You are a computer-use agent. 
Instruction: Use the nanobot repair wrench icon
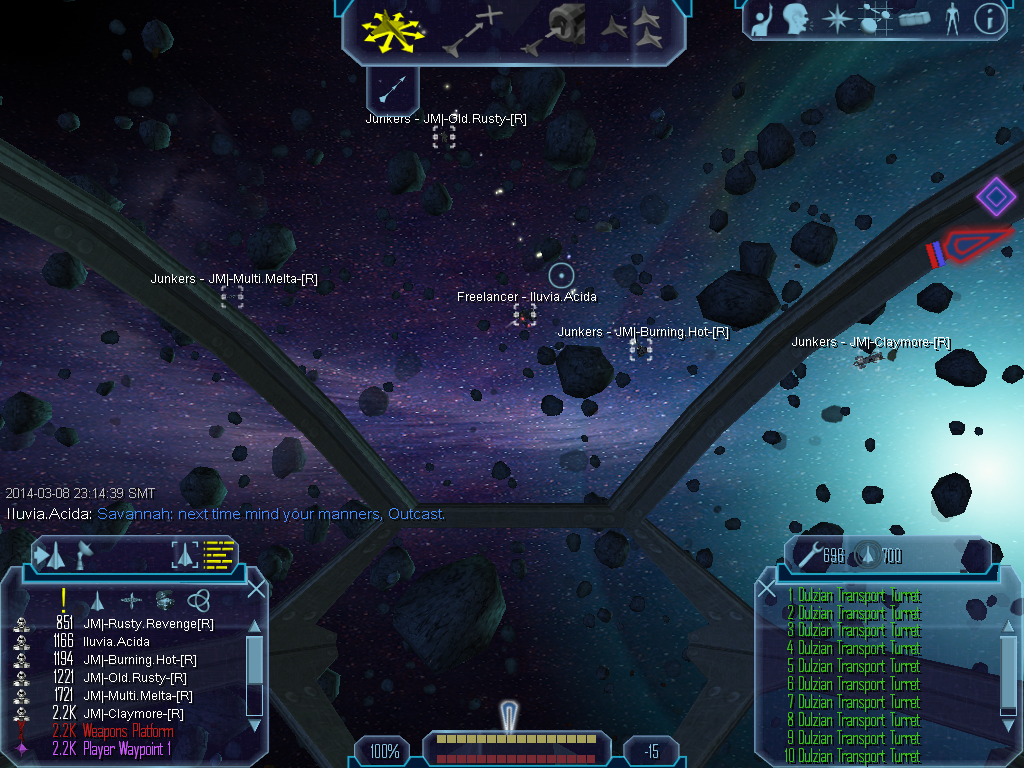[x=808, y=554]
